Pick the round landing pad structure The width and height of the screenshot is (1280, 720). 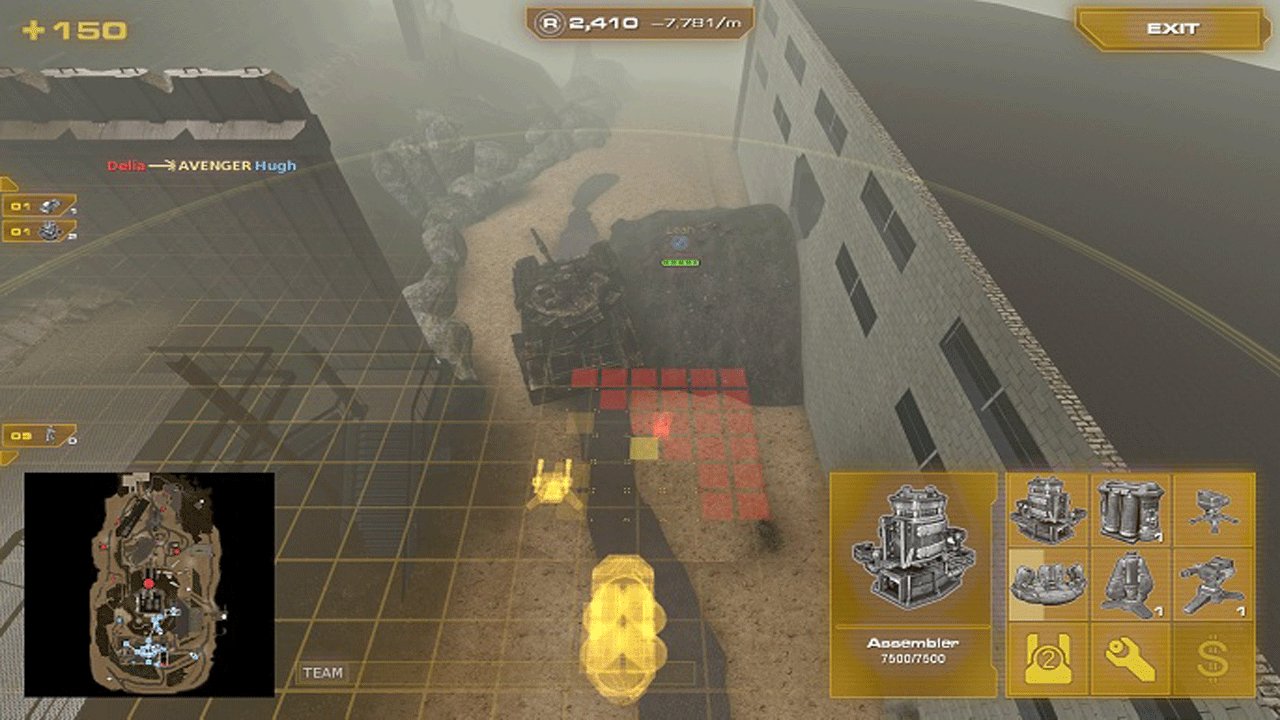(x=1048, y=585)
